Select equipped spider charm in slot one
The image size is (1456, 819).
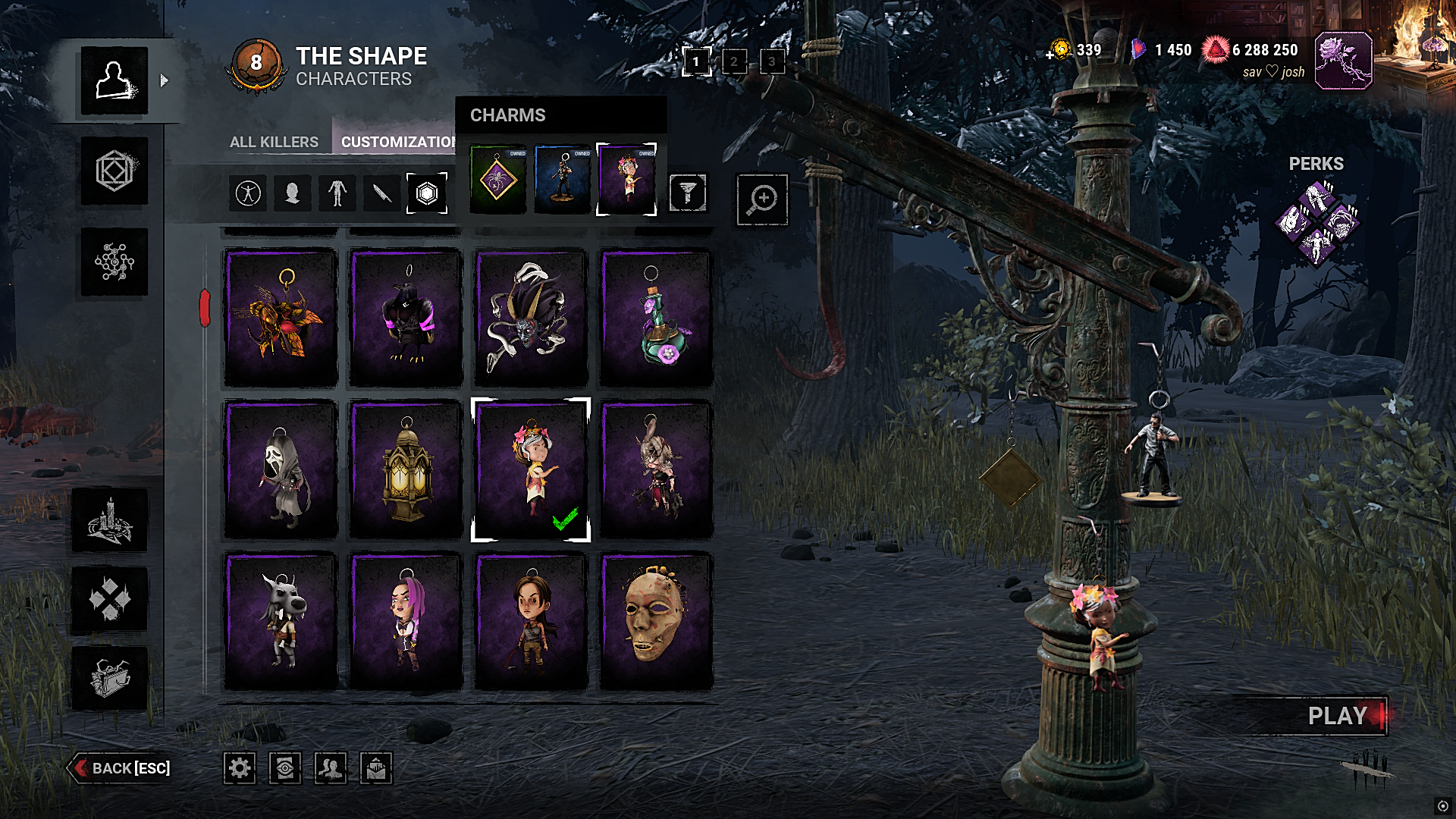[x=498, y=180]
